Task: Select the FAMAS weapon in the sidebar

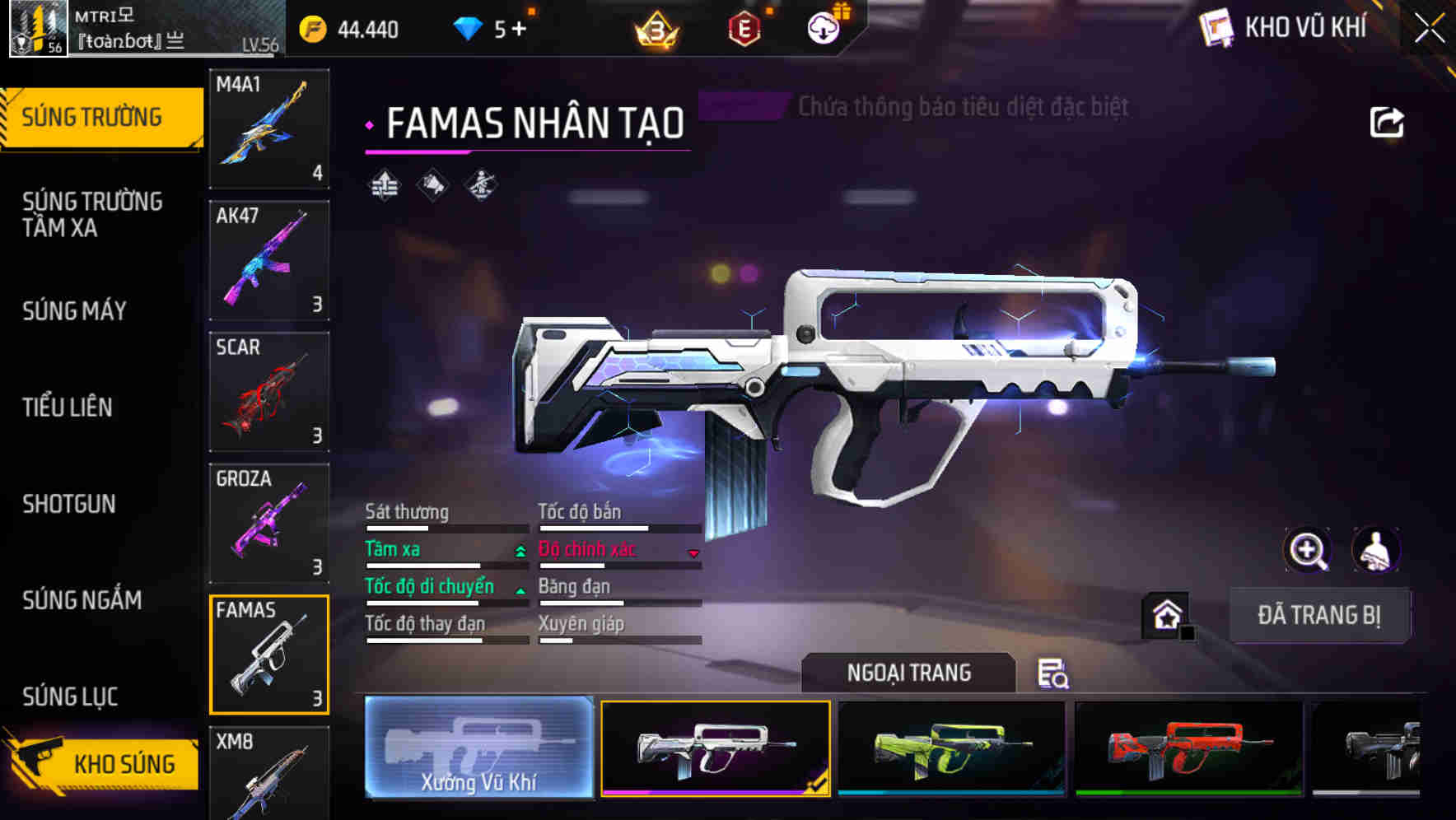Action: [269, 655]
